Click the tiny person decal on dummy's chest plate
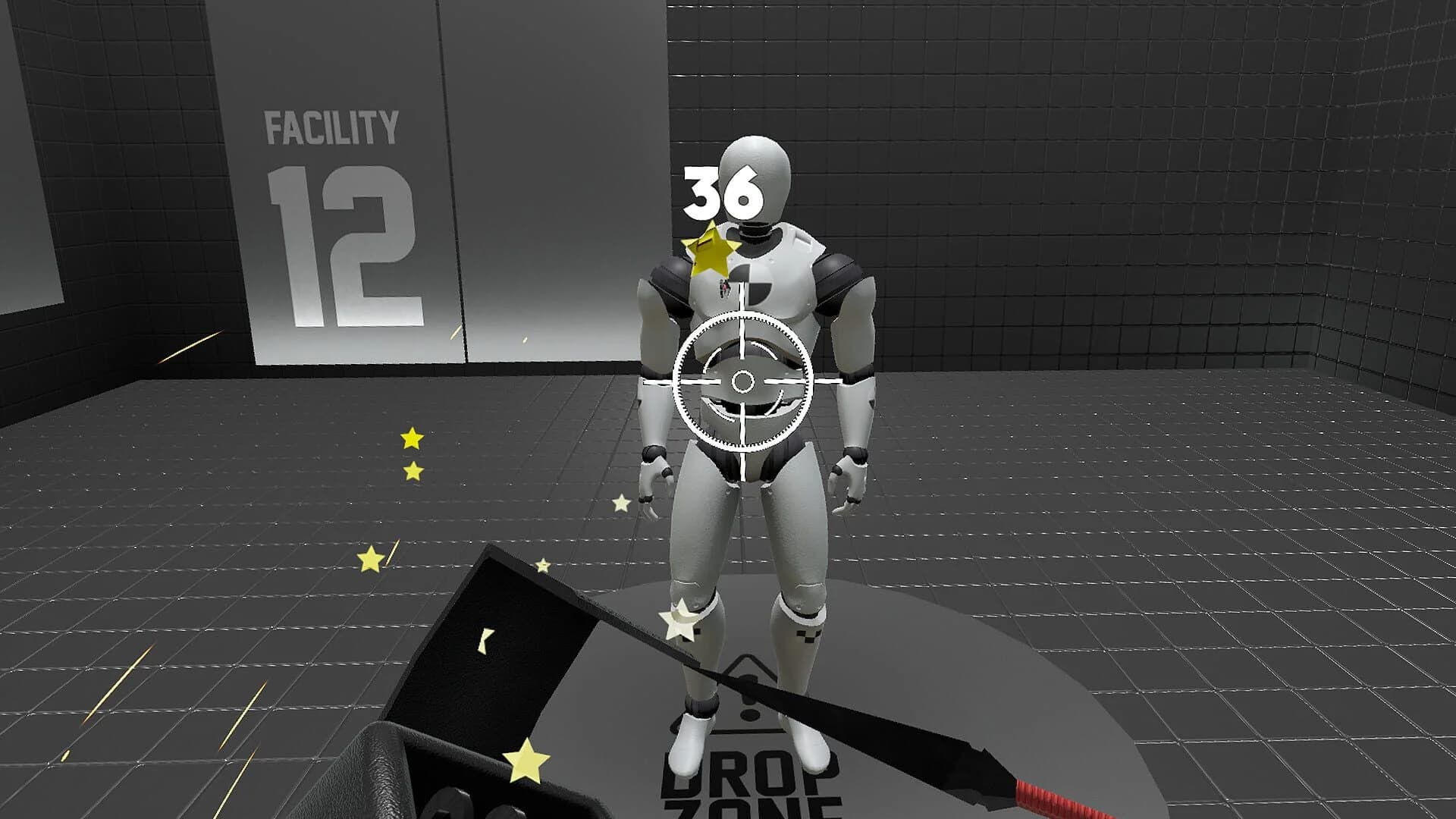 click(x=724, y=288)
